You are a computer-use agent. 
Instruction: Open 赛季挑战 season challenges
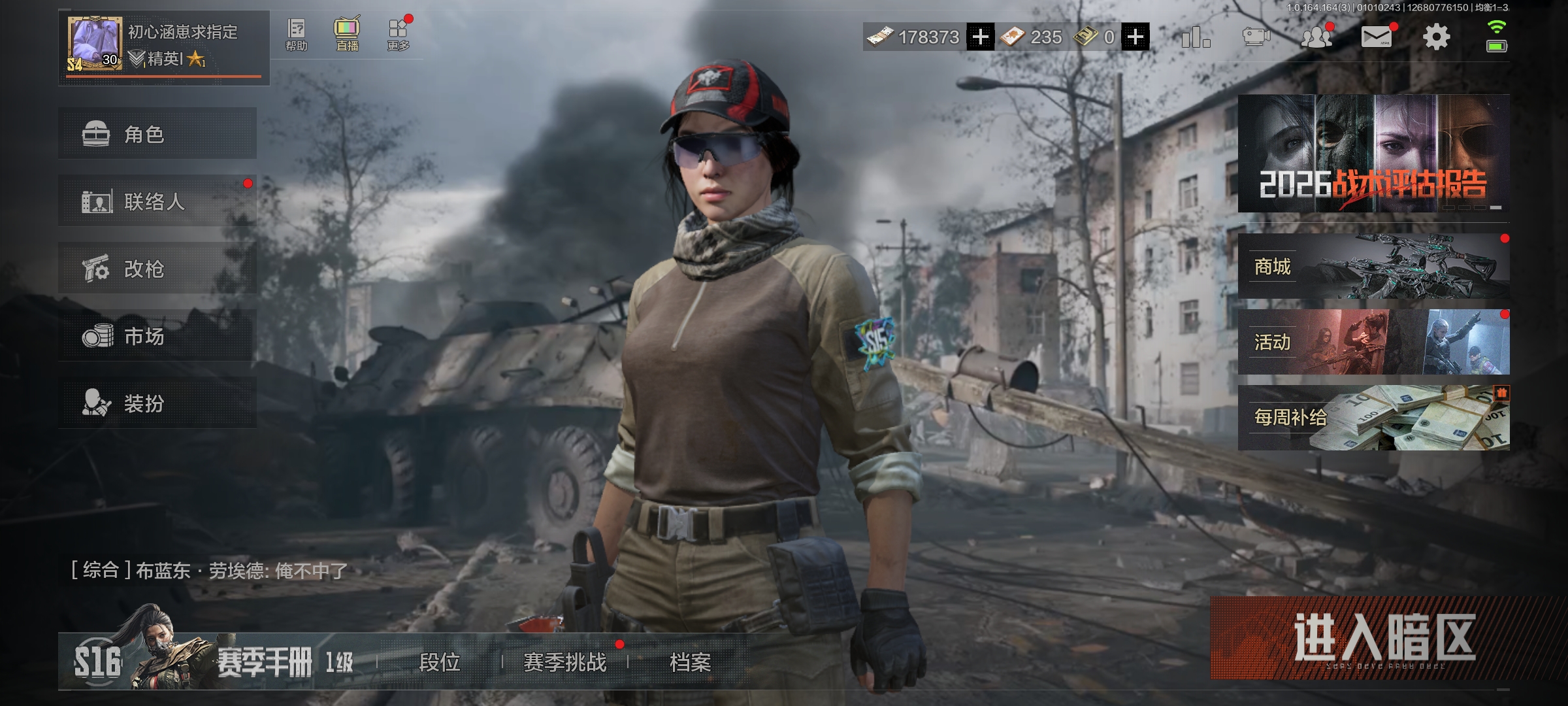[x=564, y=662]
